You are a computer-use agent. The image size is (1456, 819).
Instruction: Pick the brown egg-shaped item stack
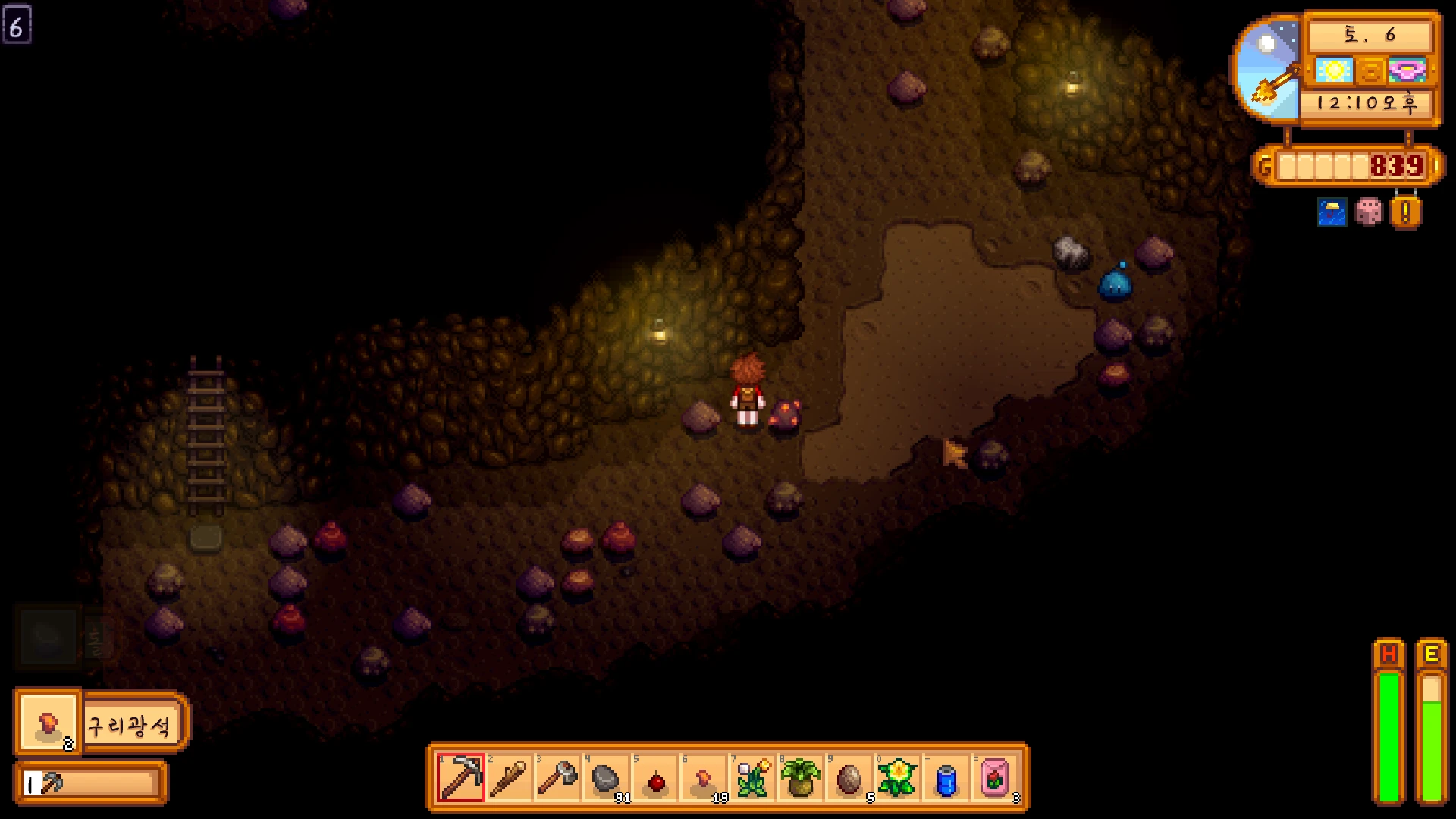coord(849,777)
